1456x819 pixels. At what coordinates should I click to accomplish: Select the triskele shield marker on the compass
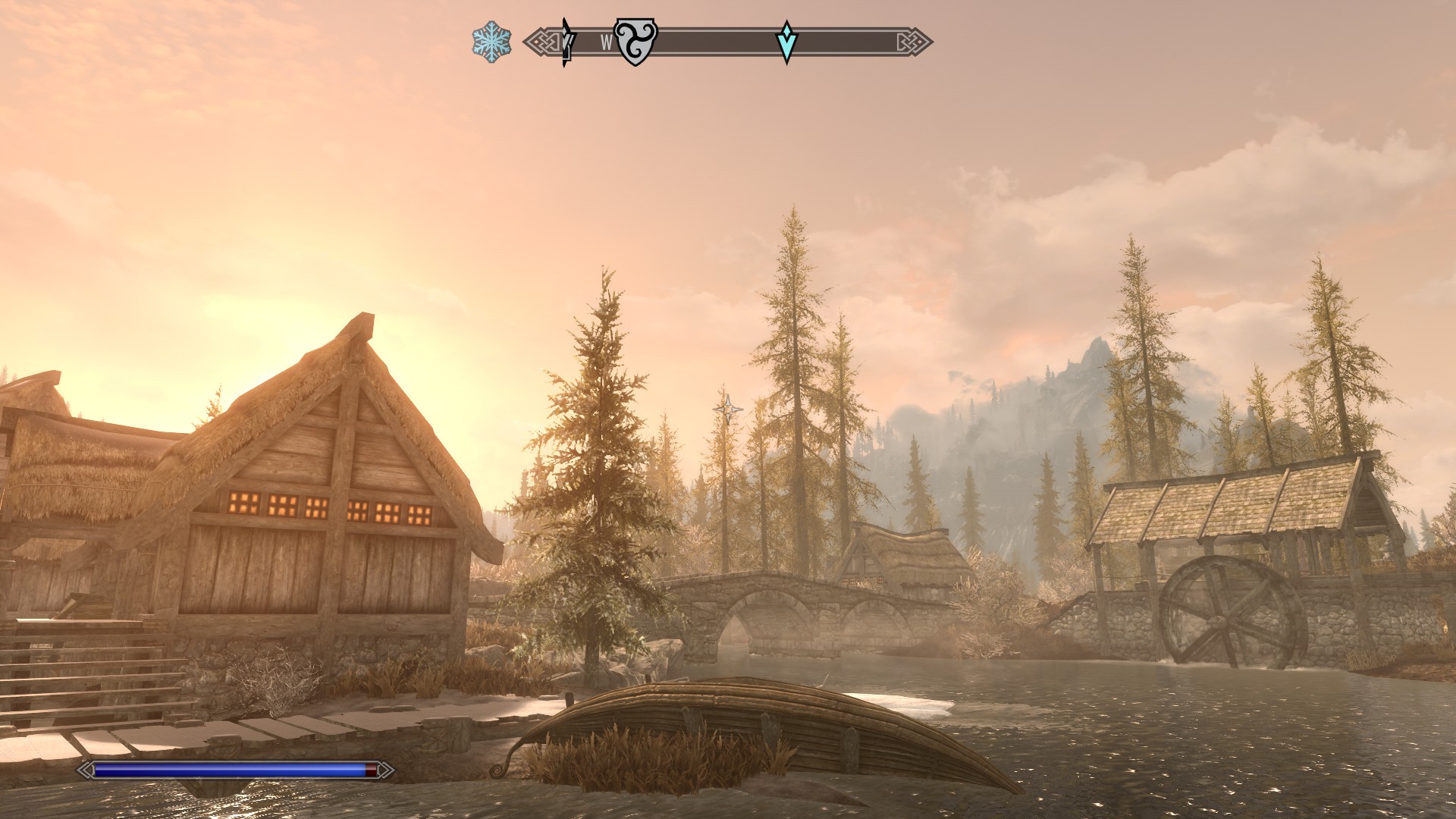pos(635,42)
